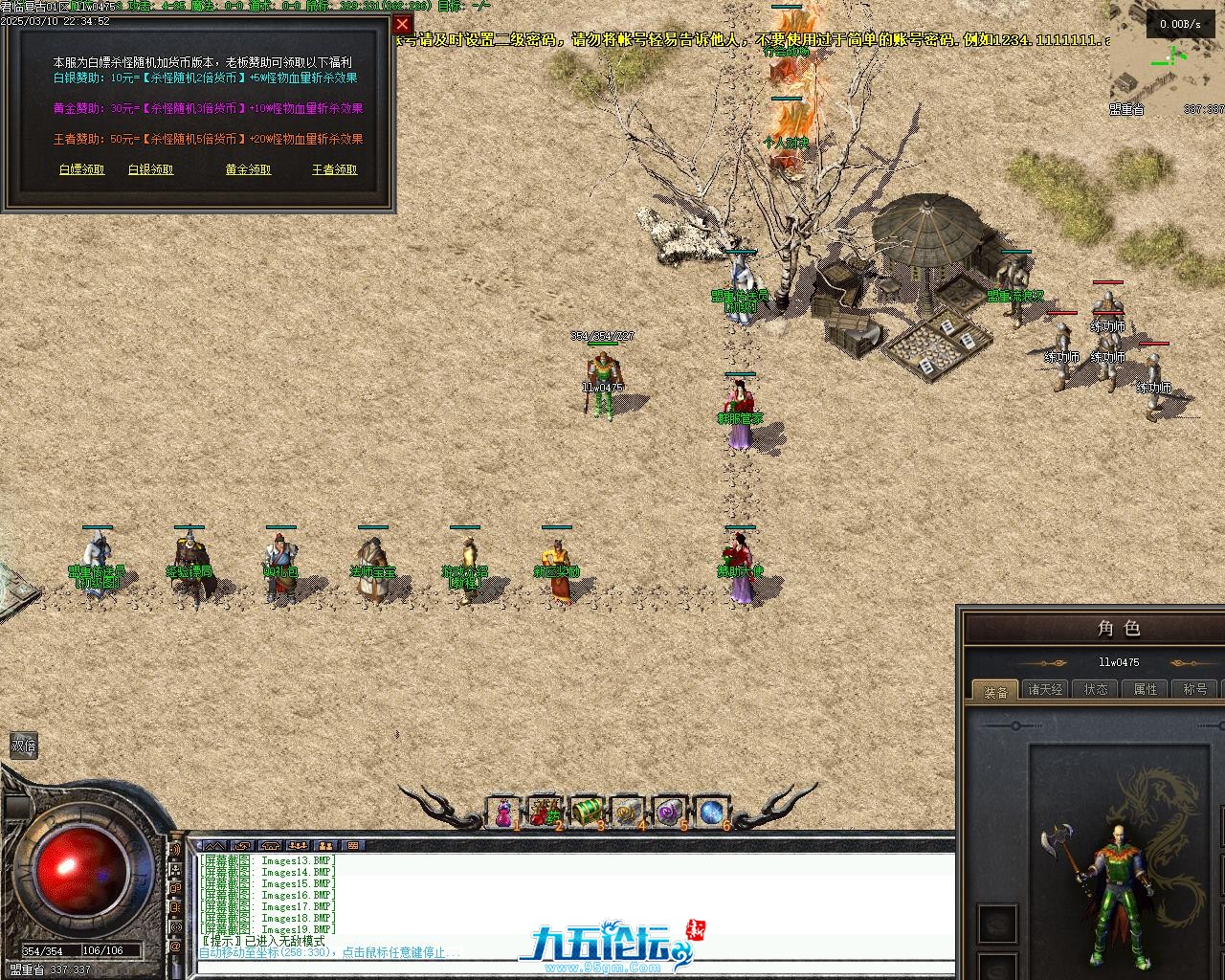This screenshot has width=1225, height=980.
Task: Close the sponsorship benefits popup
Action: click(x=402, y=25)
